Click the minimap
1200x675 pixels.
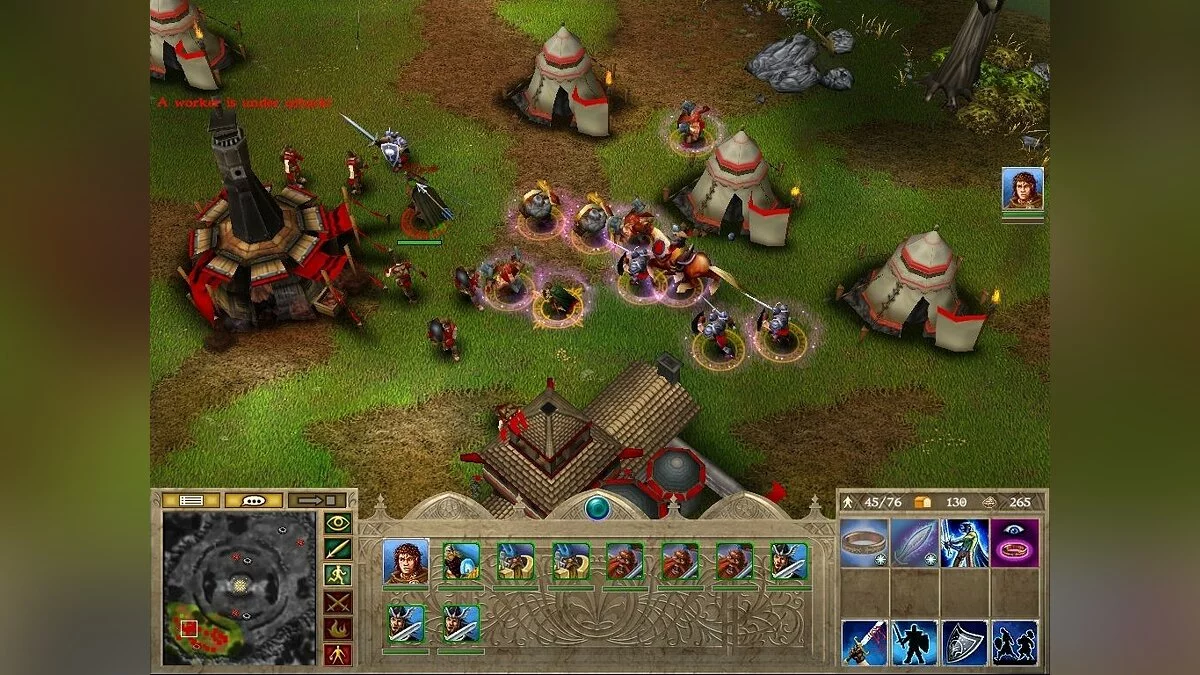[239, 588]
